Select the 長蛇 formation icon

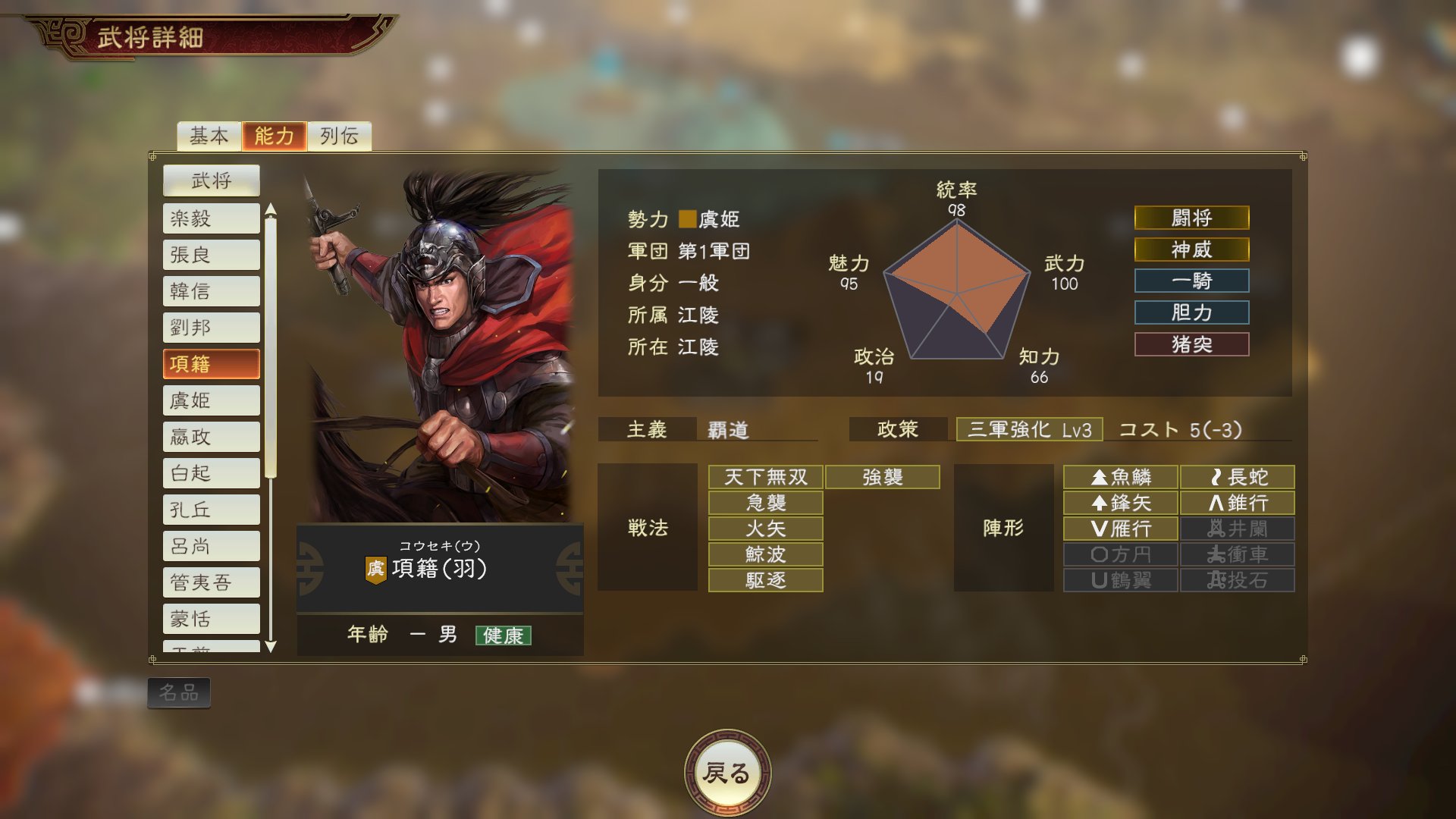pos(1239,477)
